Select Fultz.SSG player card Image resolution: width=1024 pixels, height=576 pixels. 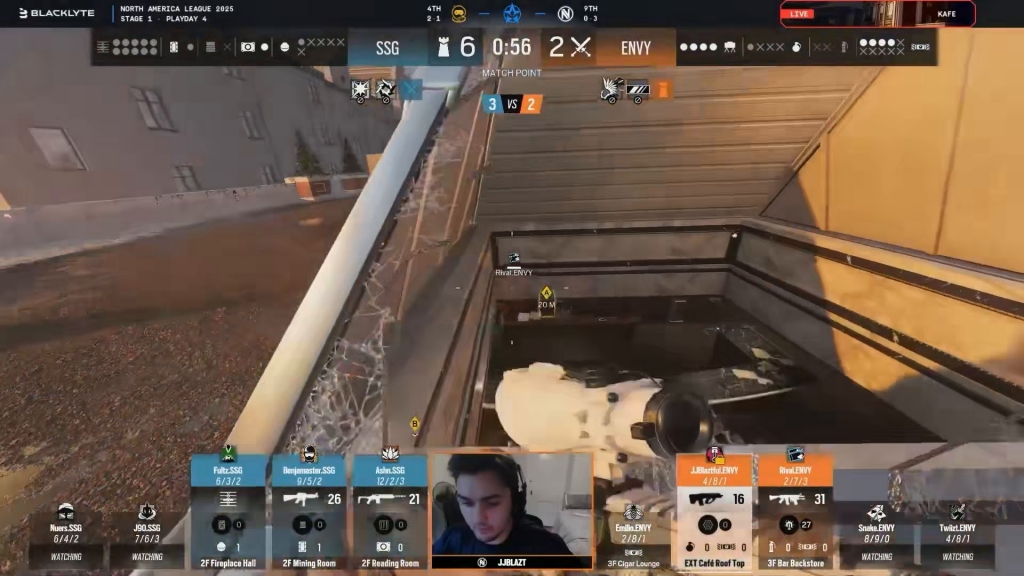229,511
